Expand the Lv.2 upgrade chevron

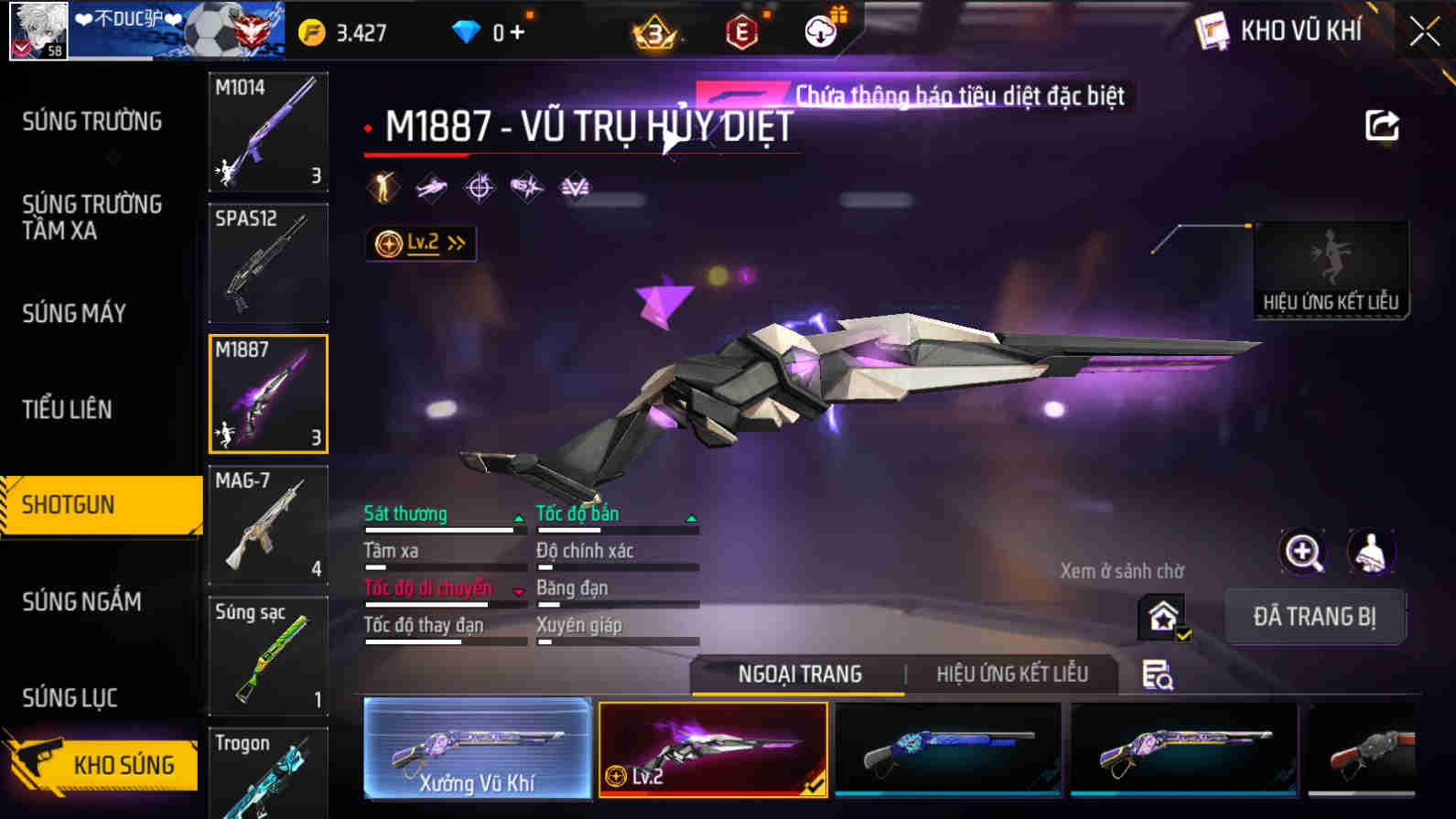tap(454, 242)
